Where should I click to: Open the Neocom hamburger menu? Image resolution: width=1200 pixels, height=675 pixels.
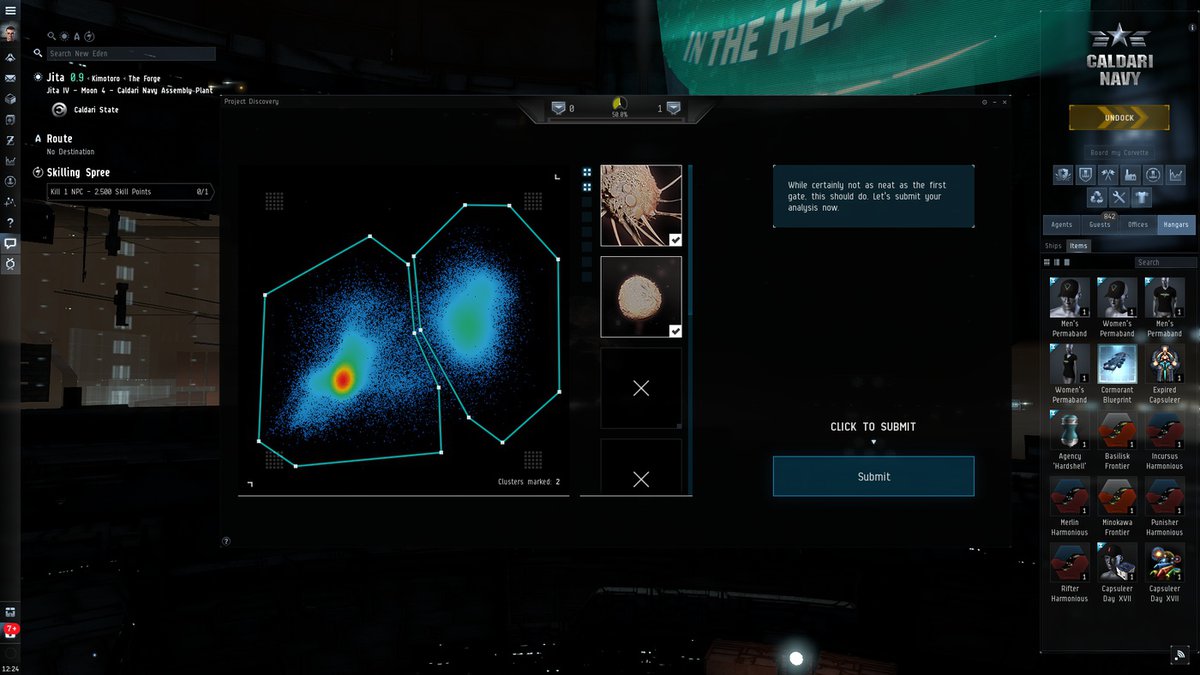pos(10,9)
